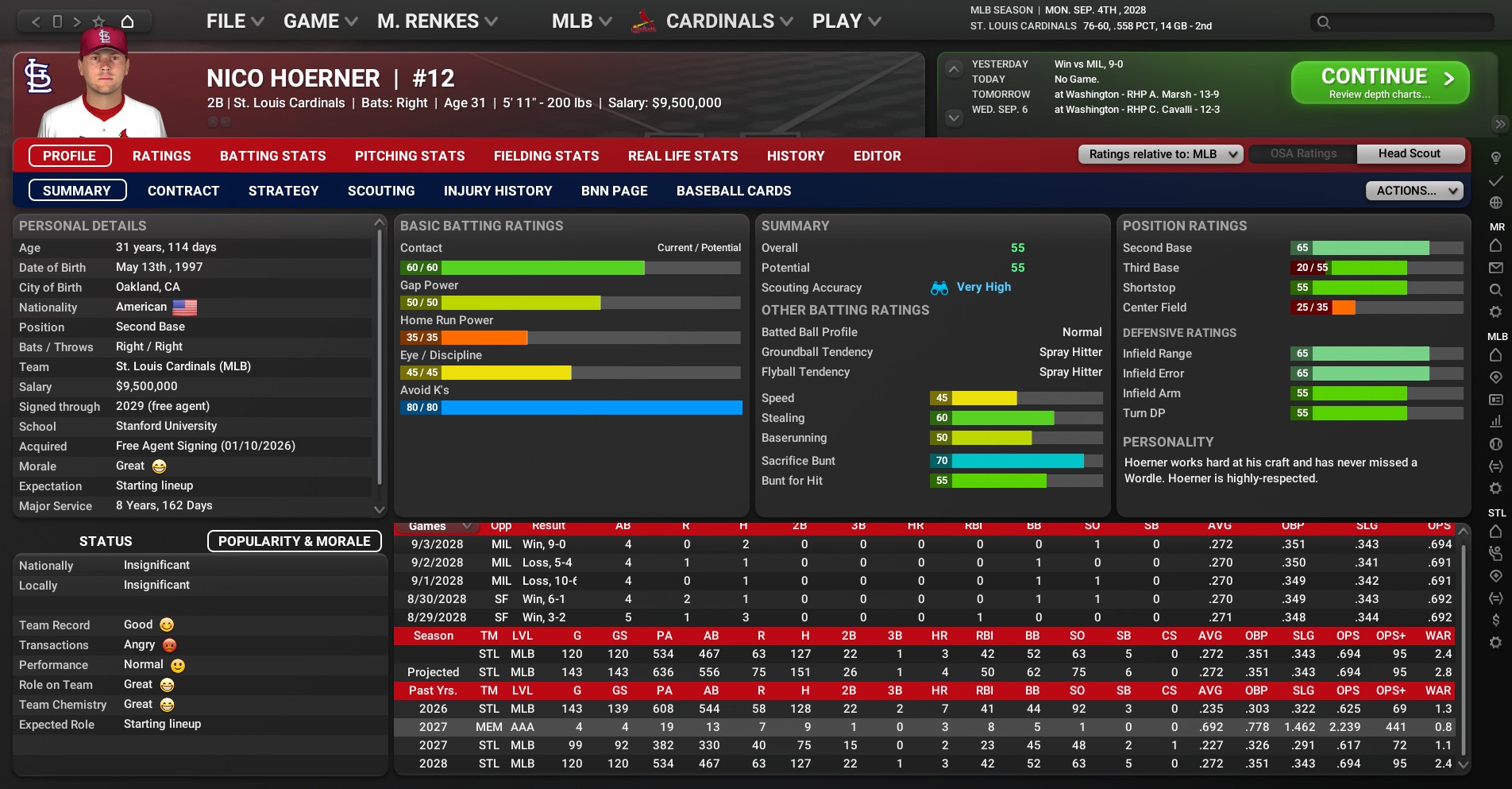This screenshot has width=1512, height=789.
Task: Show the BATTING STATS tab
Action: (272, 156)
